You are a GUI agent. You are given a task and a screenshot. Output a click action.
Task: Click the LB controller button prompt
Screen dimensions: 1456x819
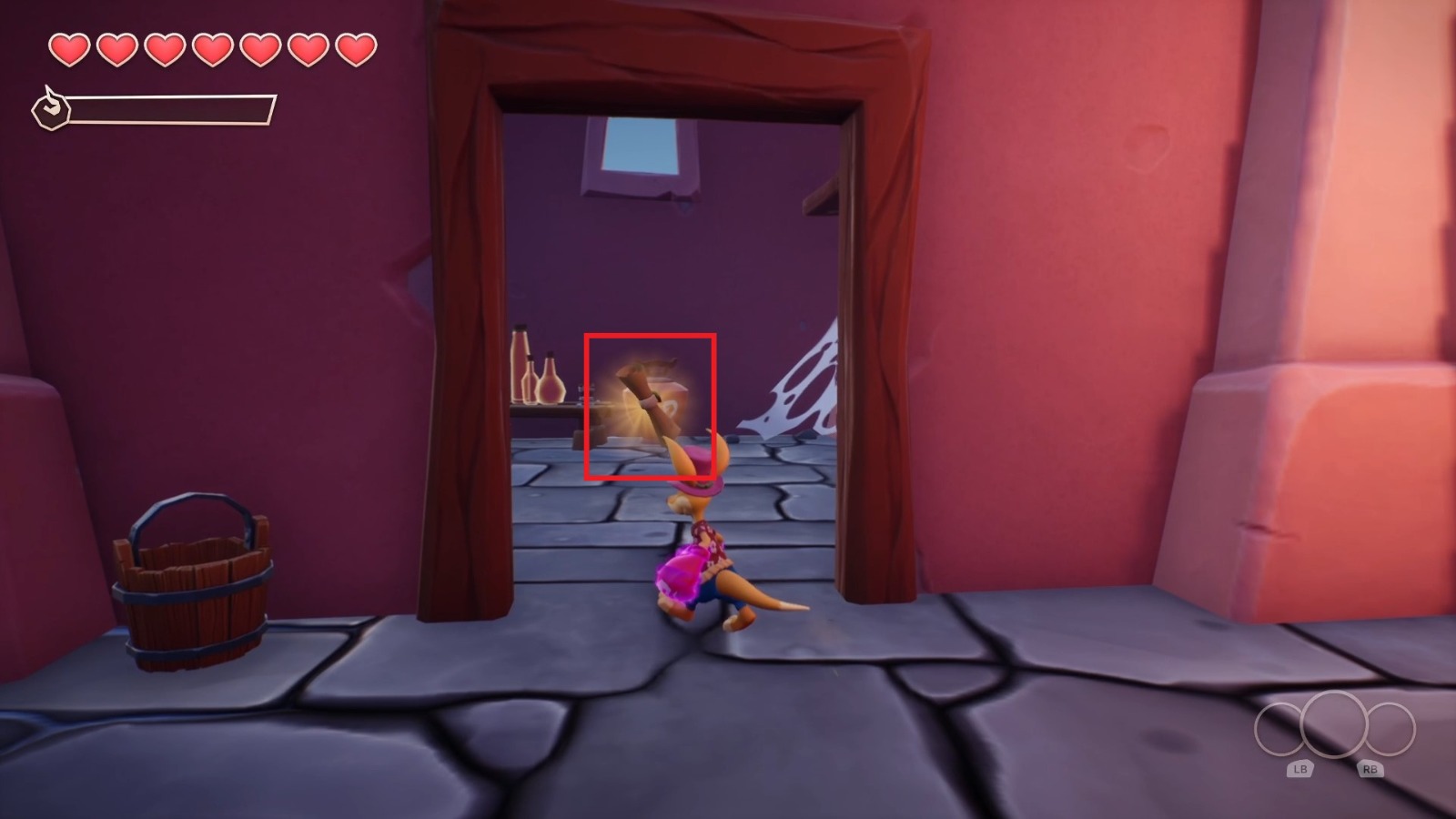pos(1301,768)
